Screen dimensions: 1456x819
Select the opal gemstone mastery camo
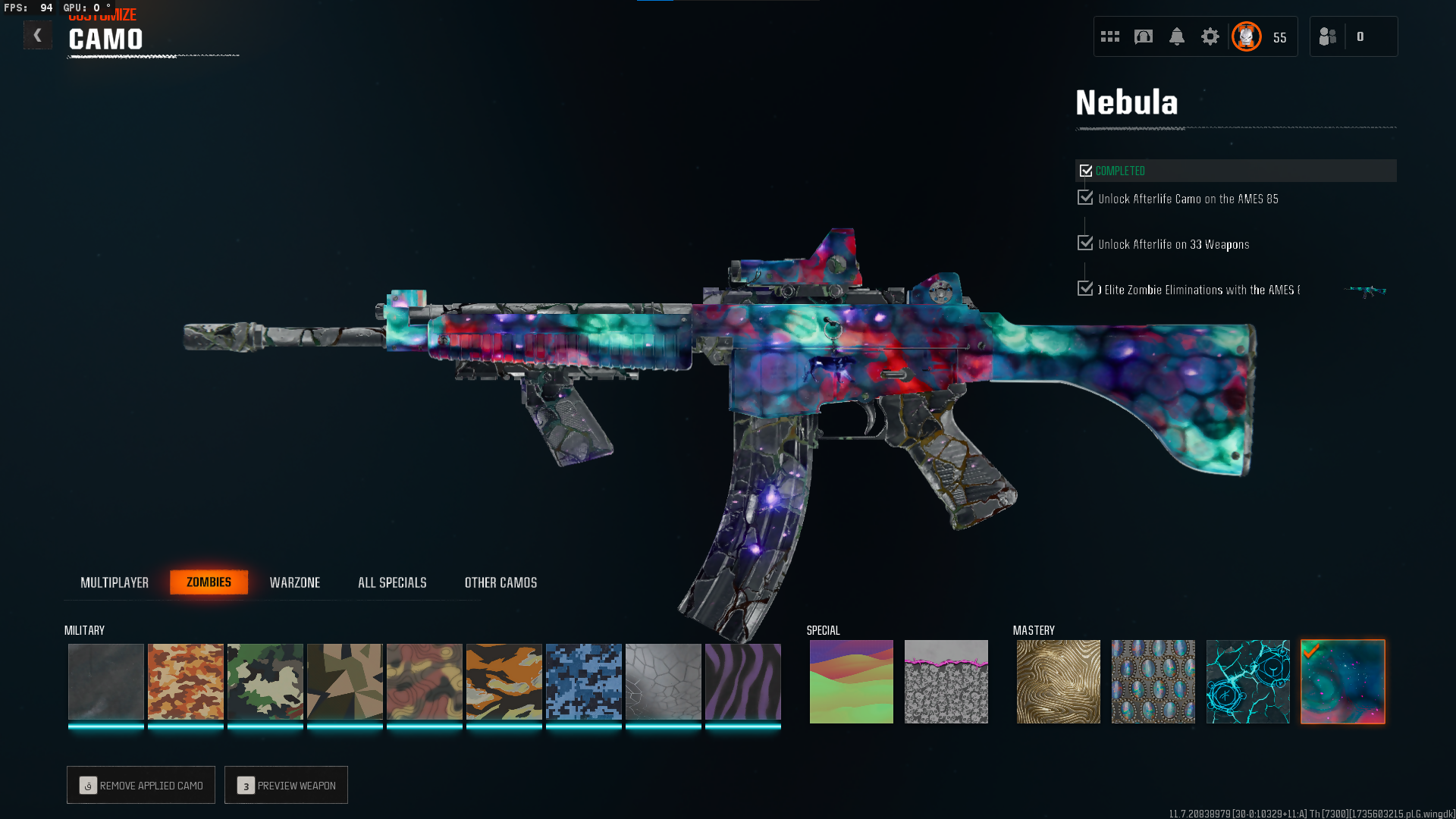coord(1153,682)
